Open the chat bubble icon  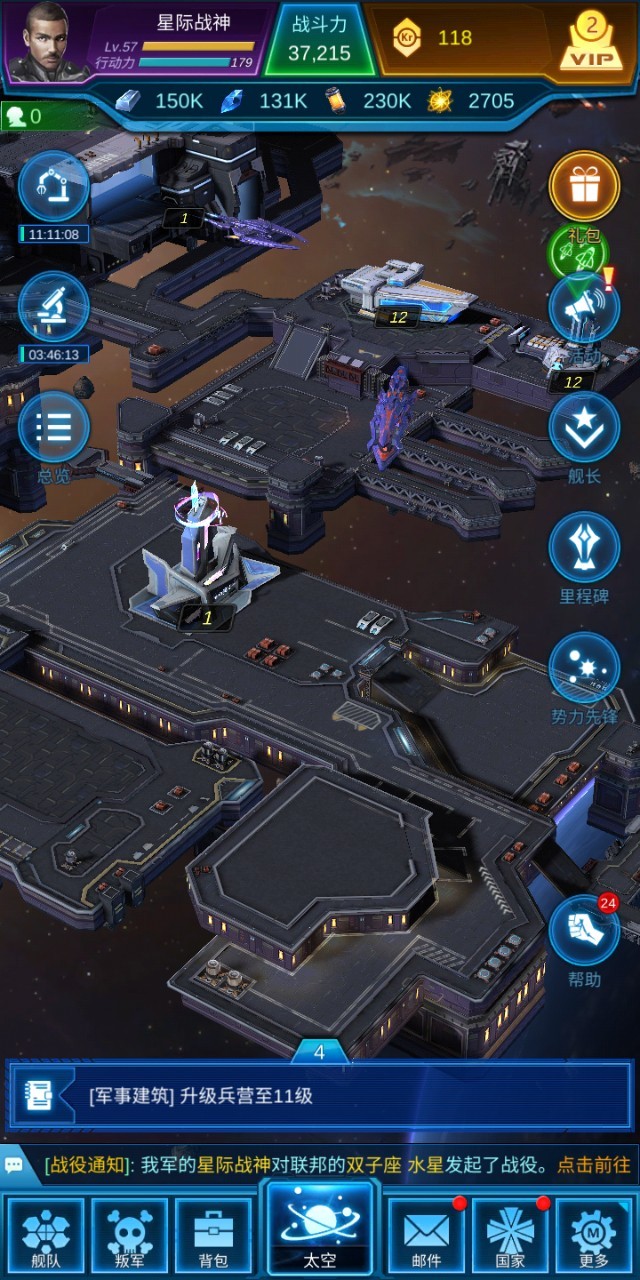coord(15,1165)
